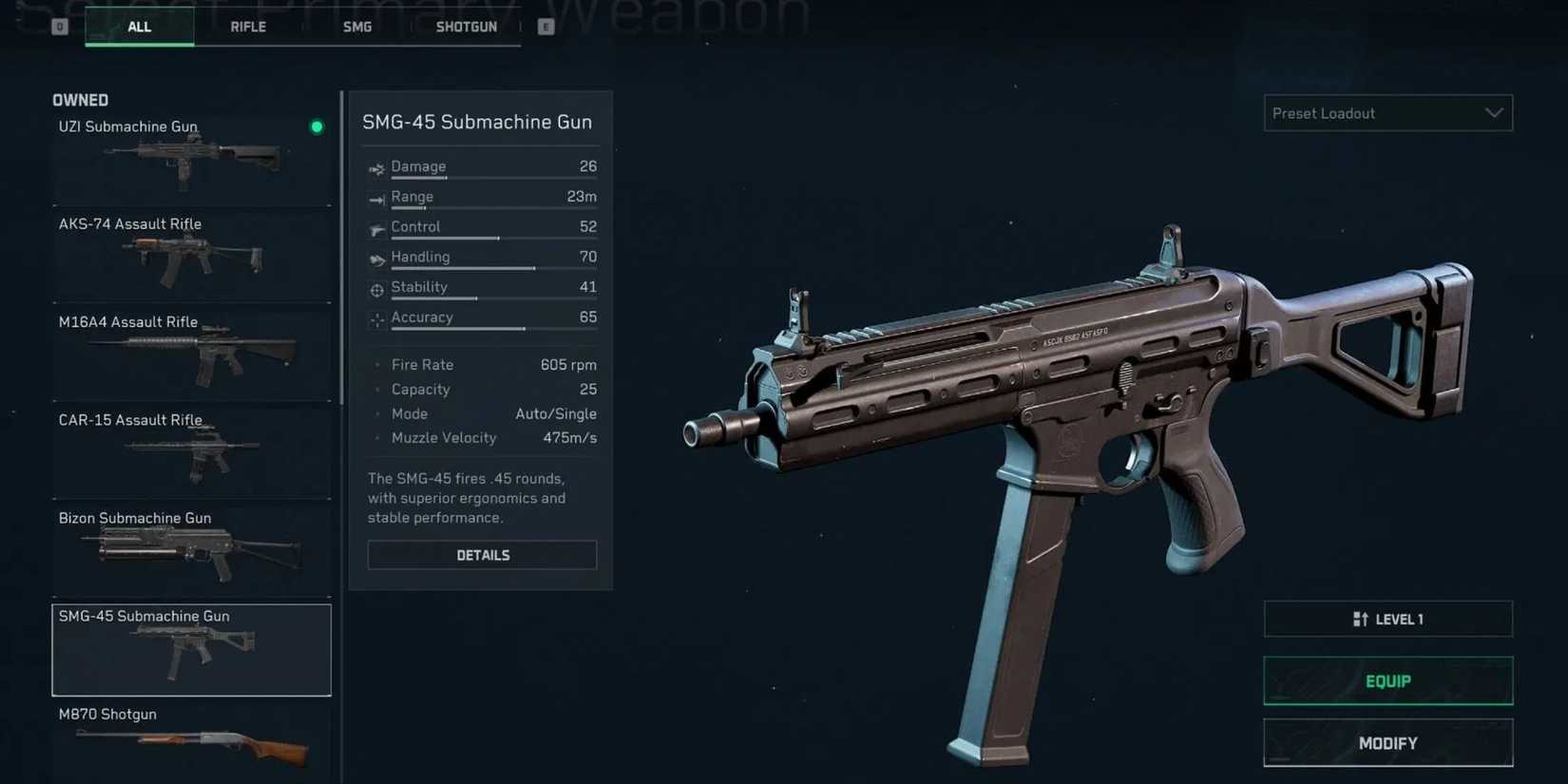This screenshot has width=1568, height=784.
Task: Click the LEVEL 1 rank indicator
Action: [x=1387, y=618]
